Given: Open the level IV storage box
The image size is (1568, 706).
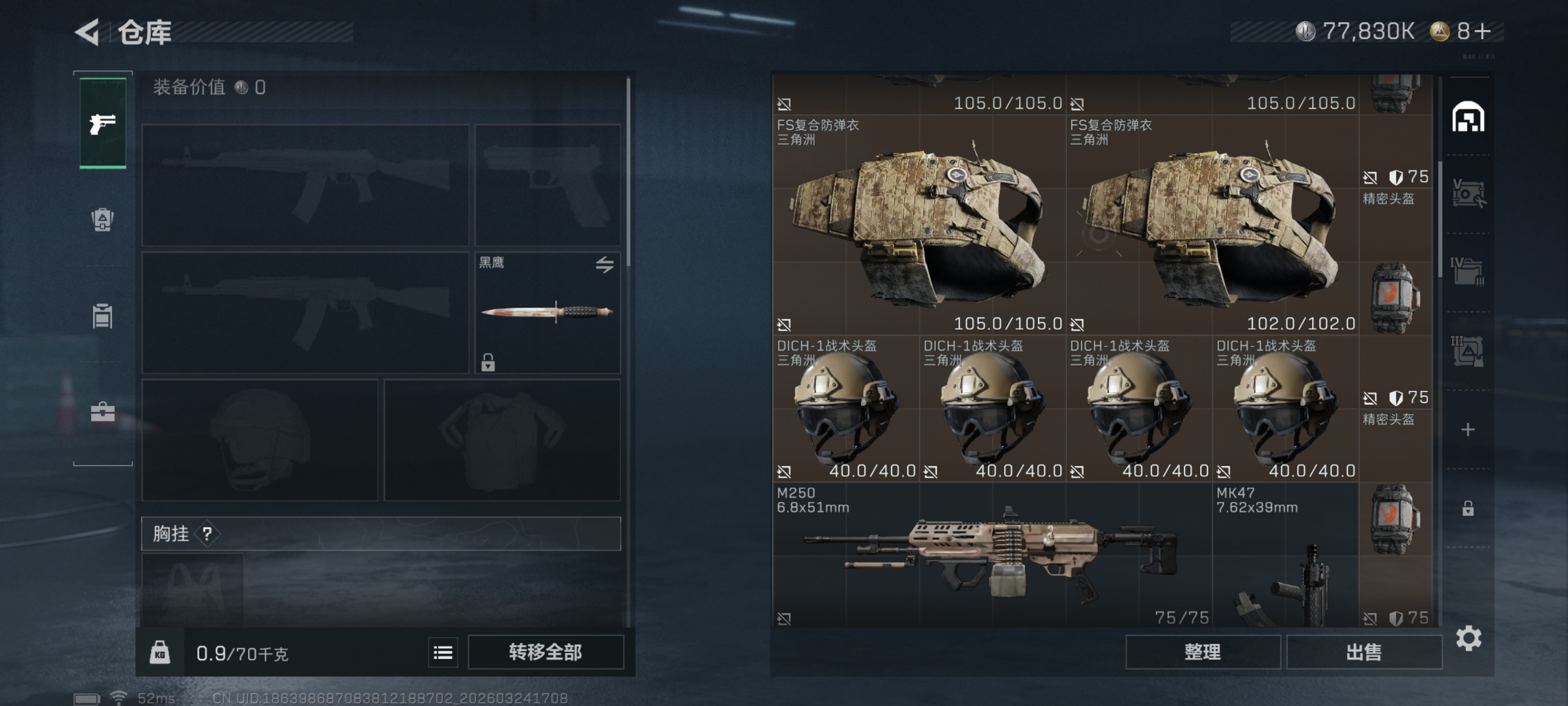Looking at the screenshot, I should tap(1468, 272).
